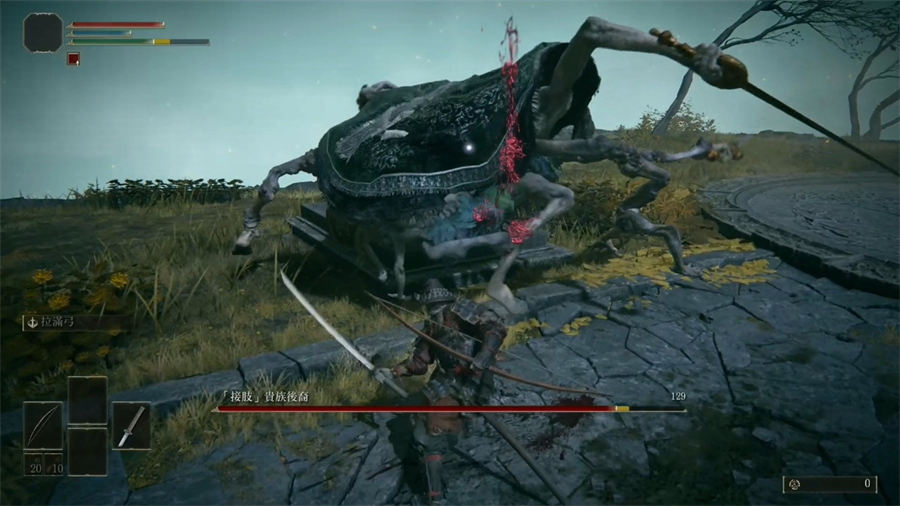Click the octagonal player emblem frame
This screenshot has width=900, height=506.
pos(43,32)
